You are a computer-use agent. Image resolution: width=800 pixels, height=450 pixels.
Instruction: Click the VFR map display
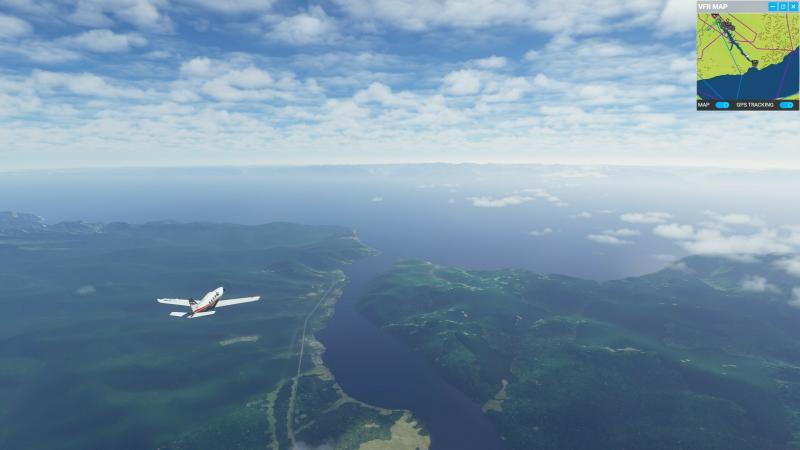click(x=747, y=55)
